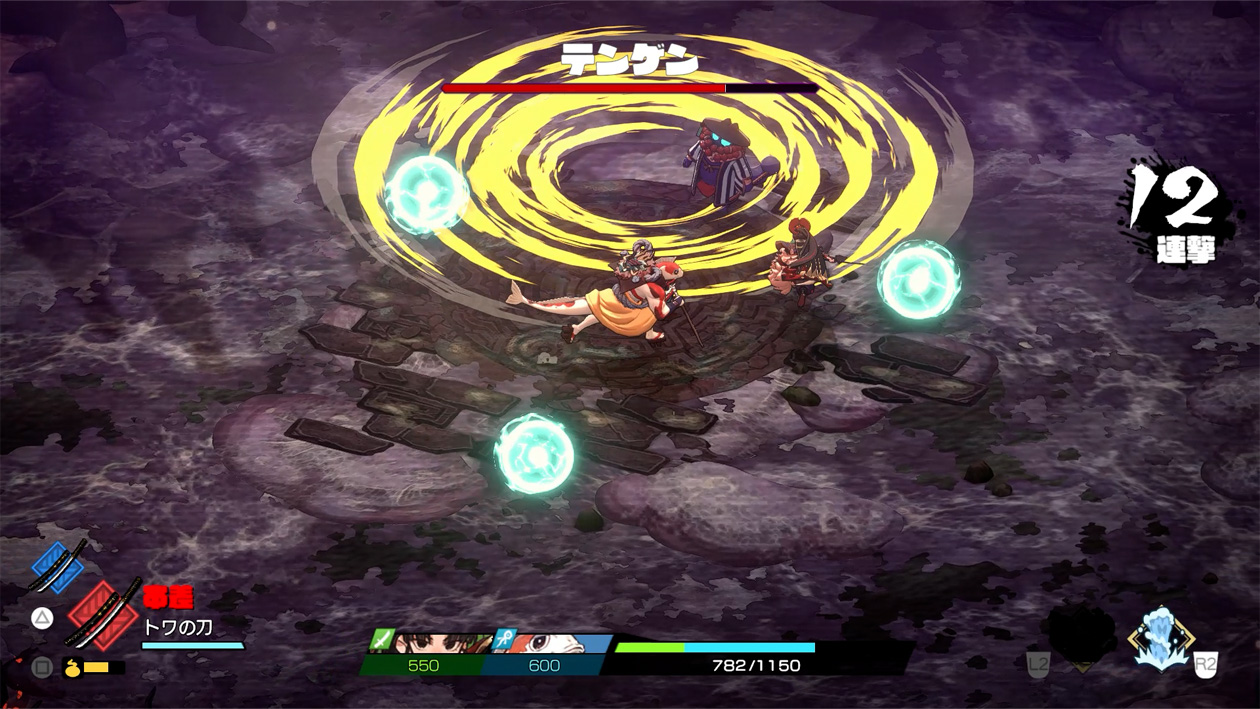Viewport: 1260px width, 709px height.
Task: Activate the darkened heart-shaped skill icon
Action: (1081, 637)
